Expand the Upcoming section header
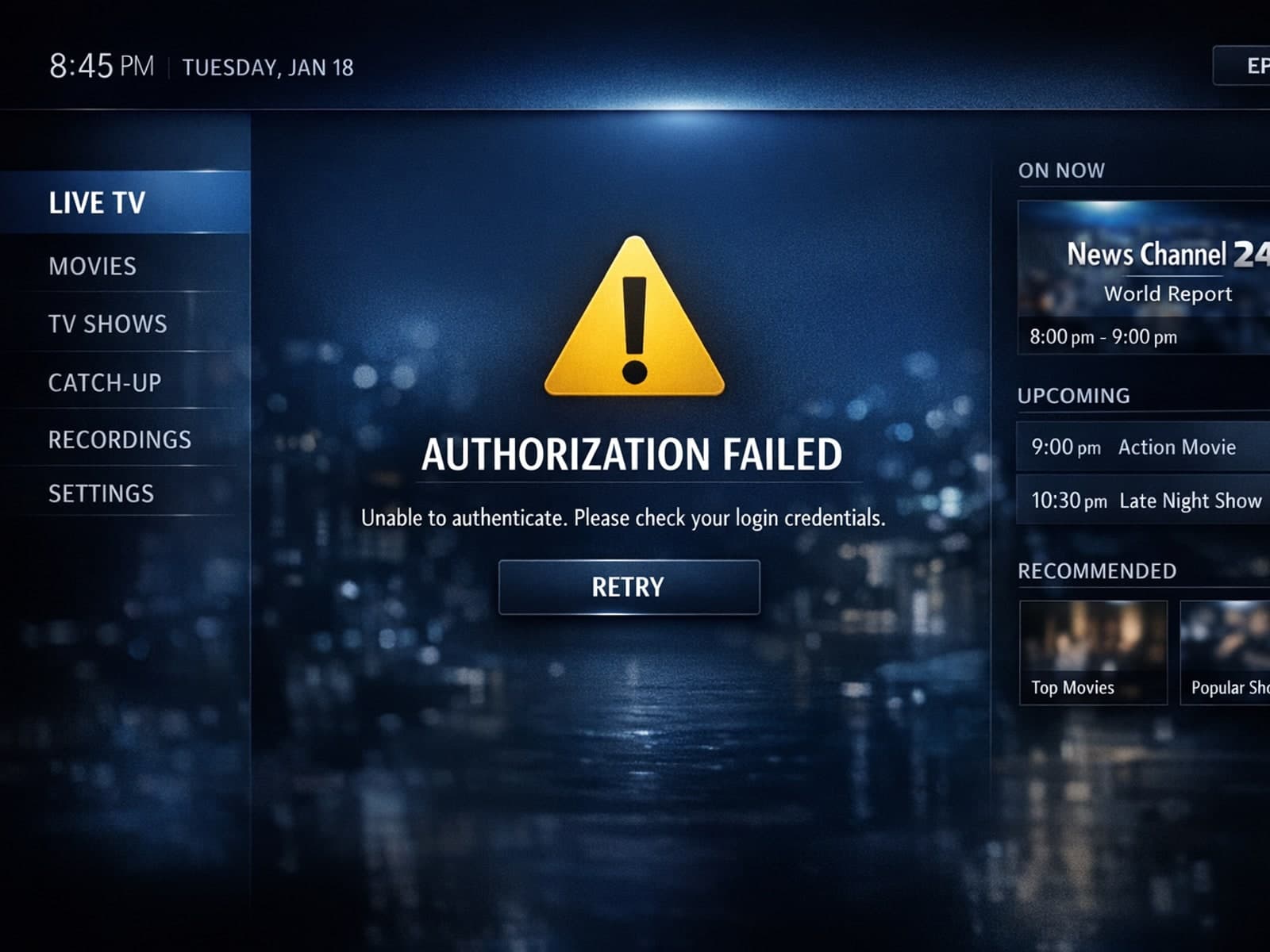Image resolution: width=1270 pixels, height=952 pixels. click(1074, 395)
